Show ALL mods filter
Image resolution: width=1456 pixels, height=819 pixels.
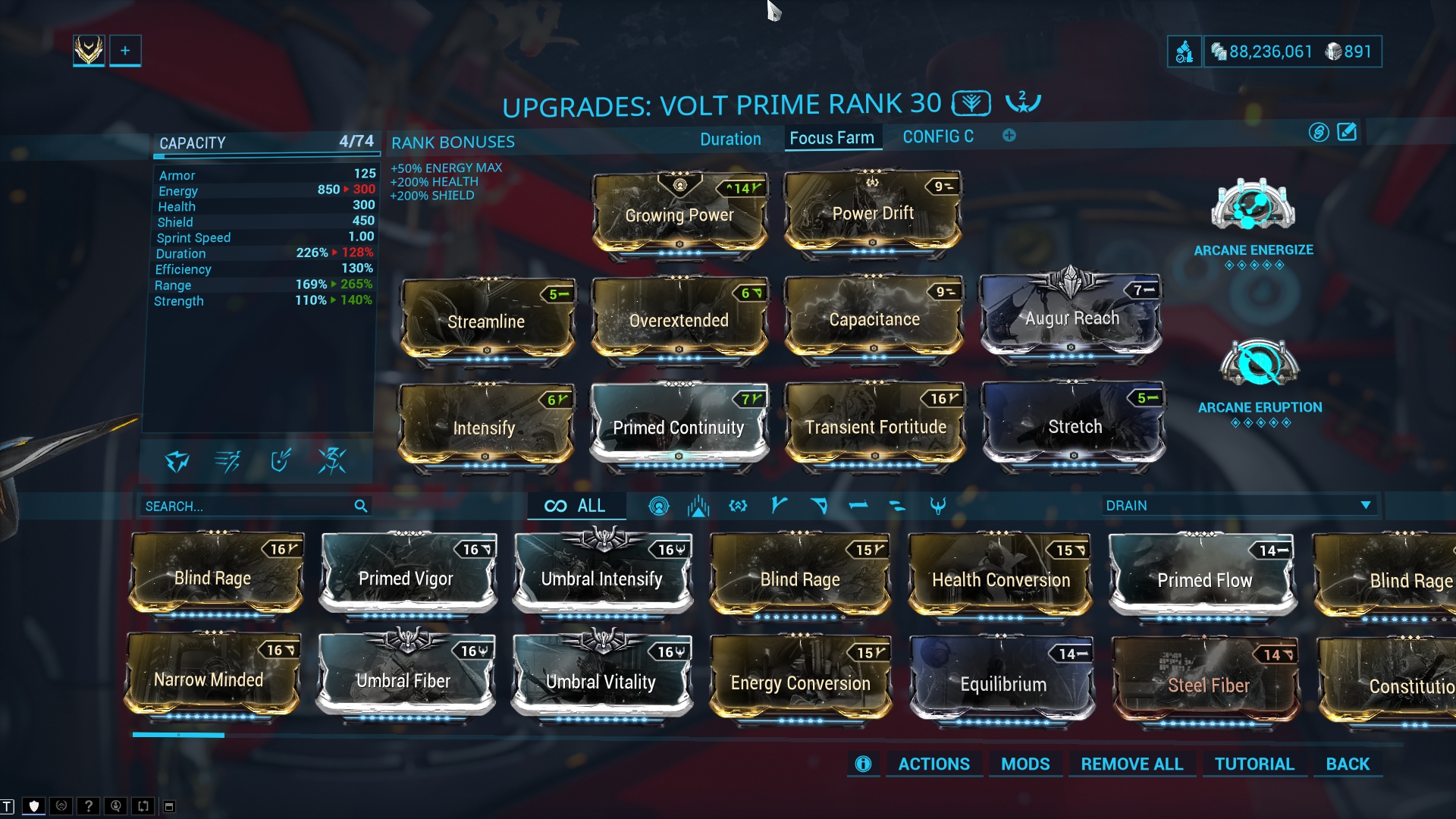(576, 506)
